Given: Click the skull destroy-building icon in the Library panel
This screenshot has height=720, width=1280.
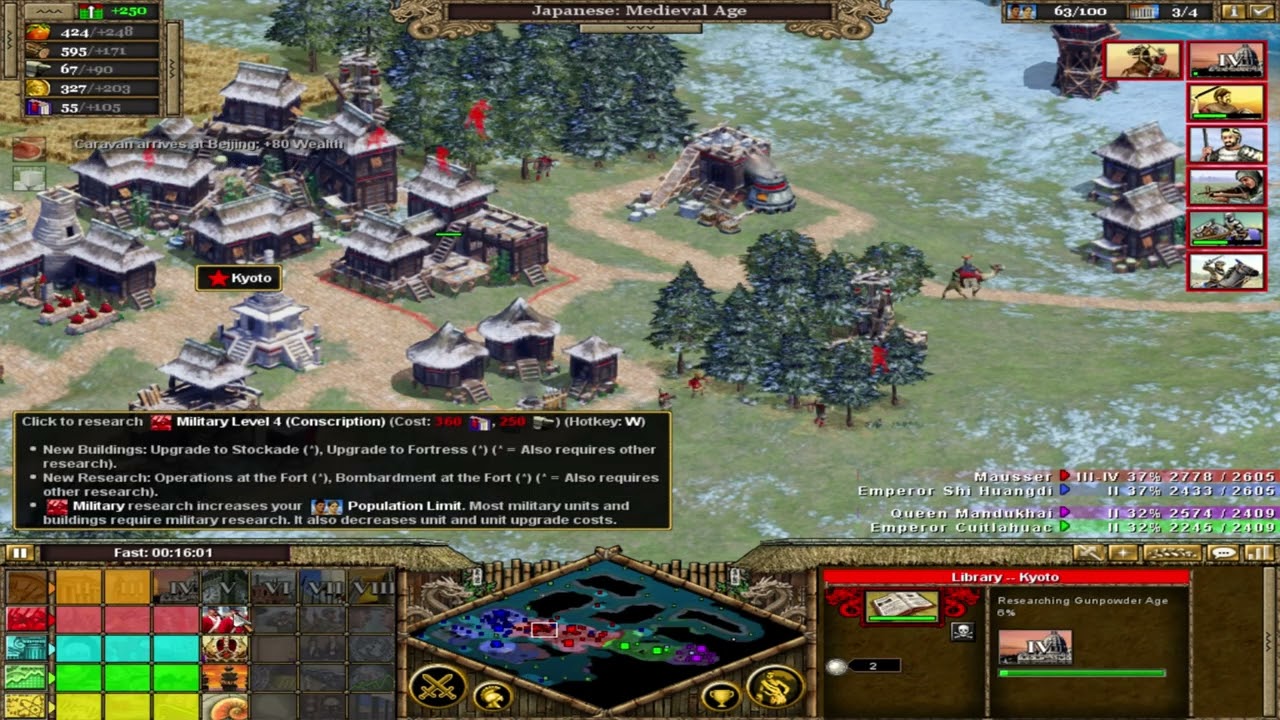Looking at the screenshot, I should pos(963,632).
